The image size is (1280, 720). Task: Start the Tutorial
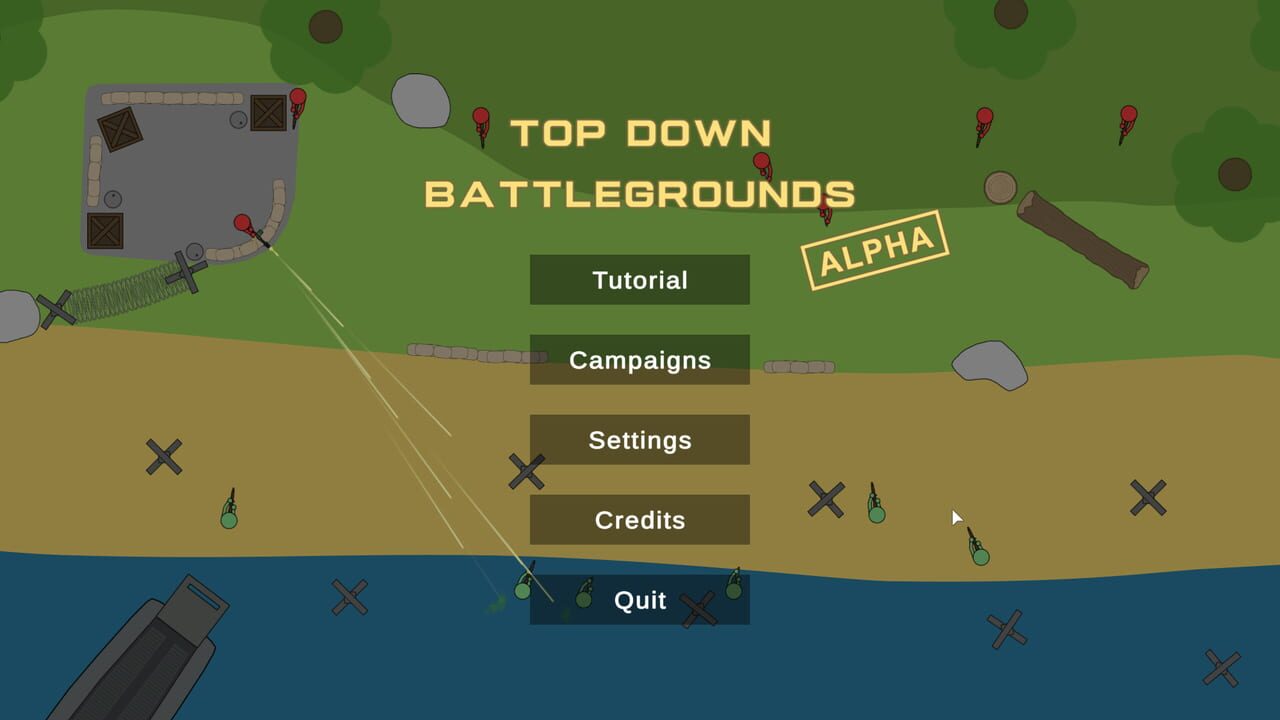[639, 280]
